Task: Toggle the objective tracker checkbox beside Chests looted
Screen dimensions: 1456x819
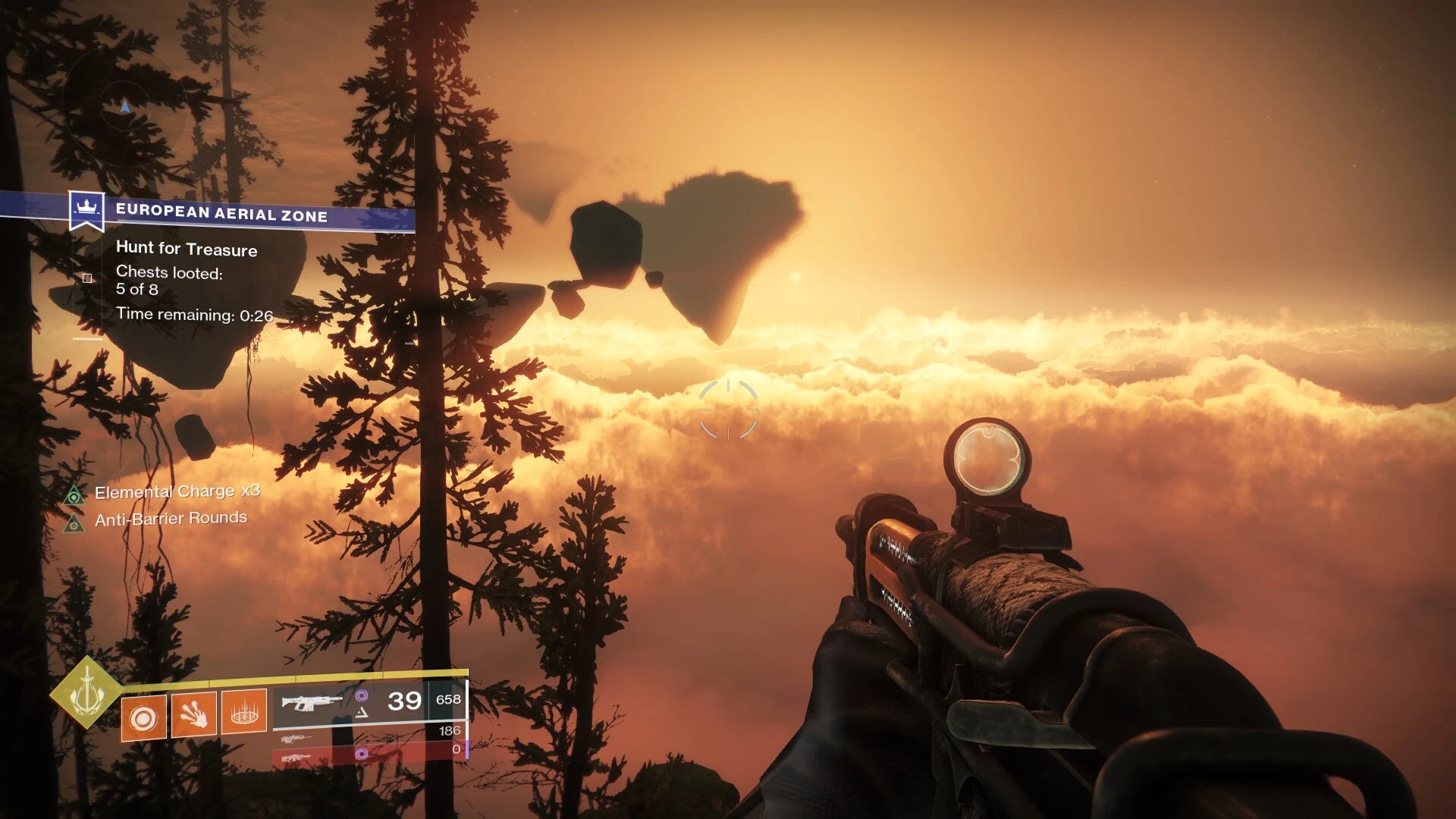Action: tap(86, 279)
